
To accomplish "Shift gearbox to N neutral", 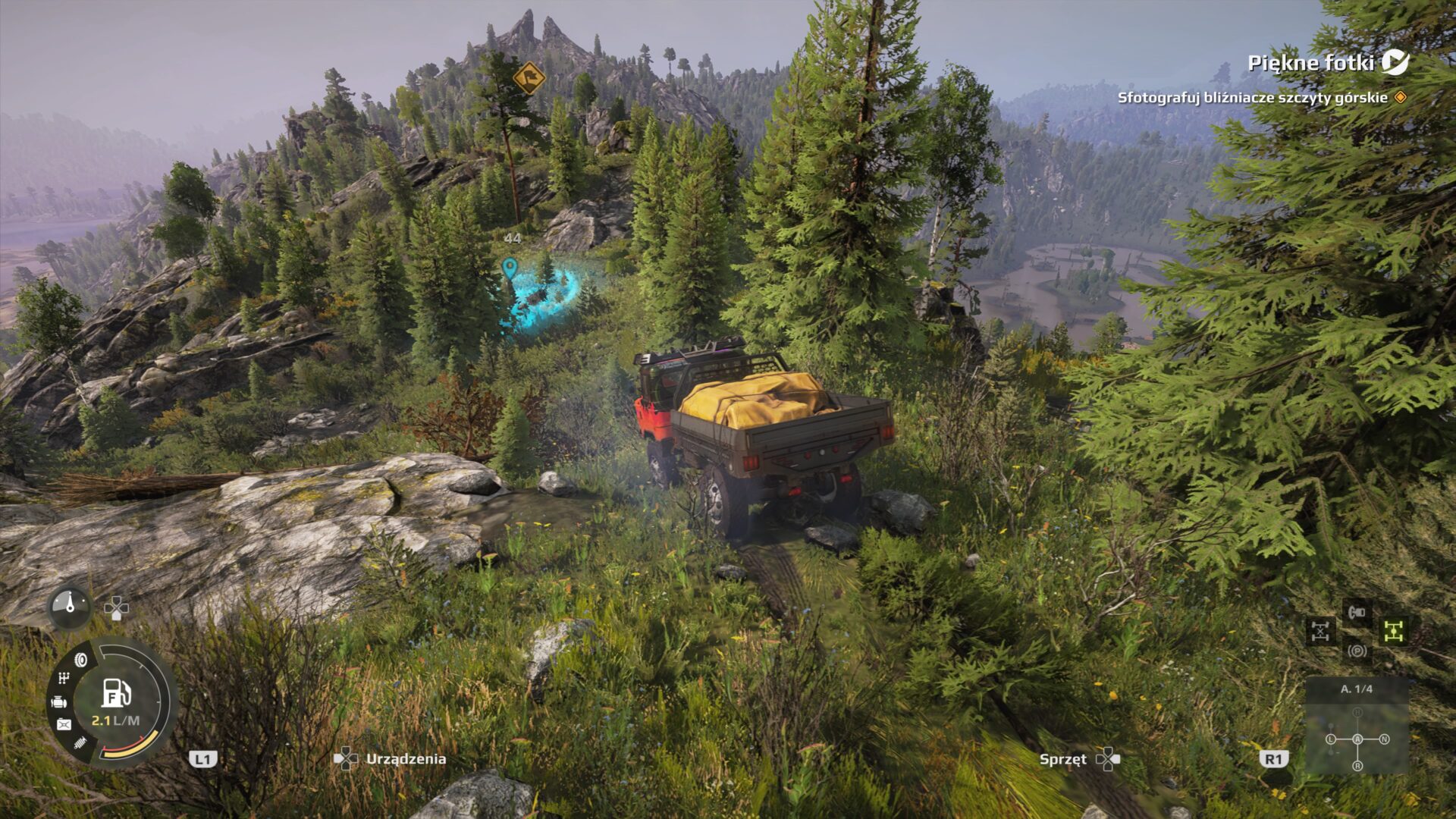I will [x=1385, y=739].
